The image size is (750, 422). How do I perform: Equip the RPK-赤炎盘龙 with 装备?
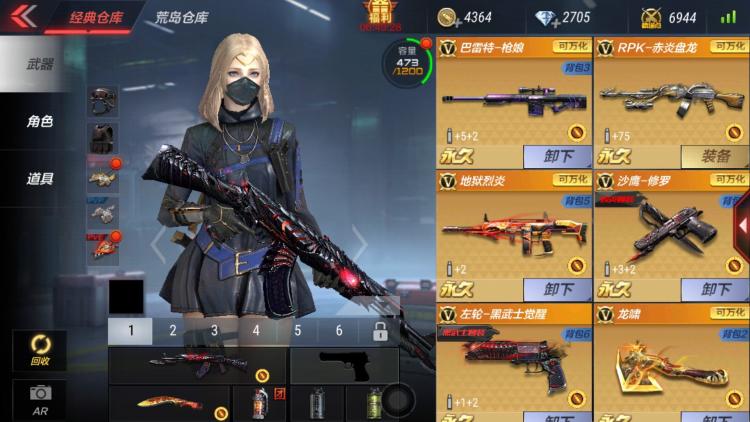click(x=715, y=156)
